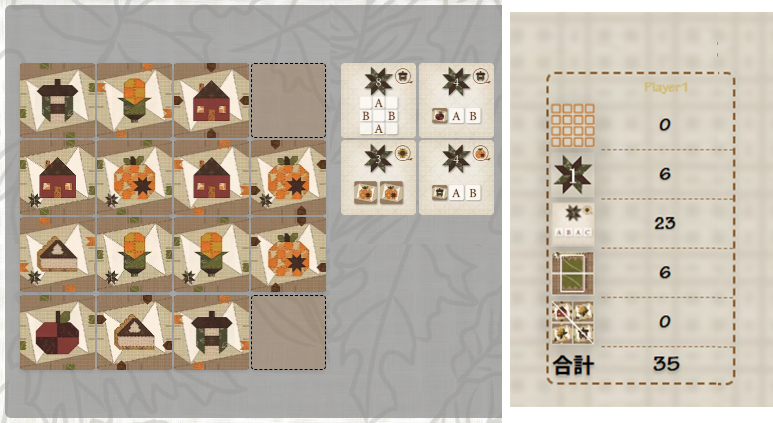This screenshot has width=773, height=423.
Task: Select the pie slice tile lacking a star
Action: pos(135,332)
